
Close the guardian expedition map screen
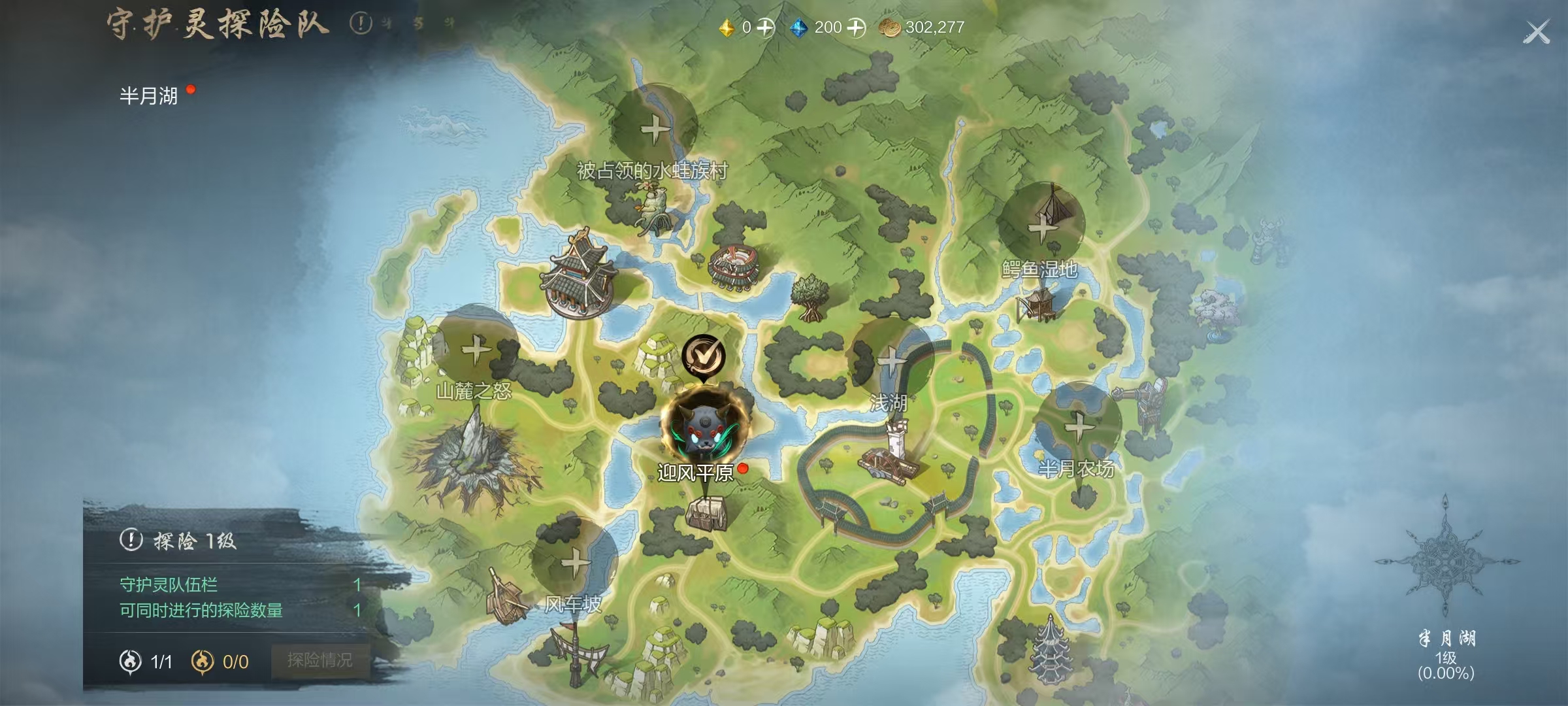[x=1536, y=31]
